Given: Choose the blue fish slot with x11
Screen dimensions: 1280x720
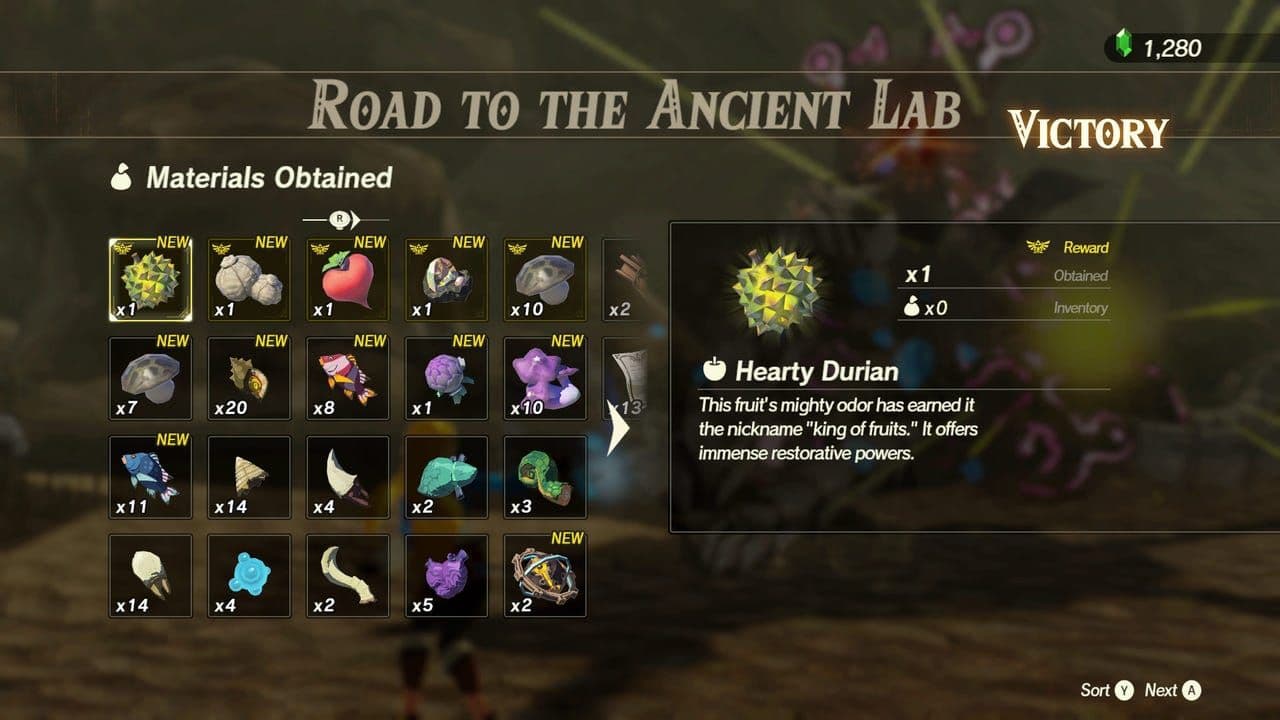Looking at the screenshot, I should coord(150,477).
